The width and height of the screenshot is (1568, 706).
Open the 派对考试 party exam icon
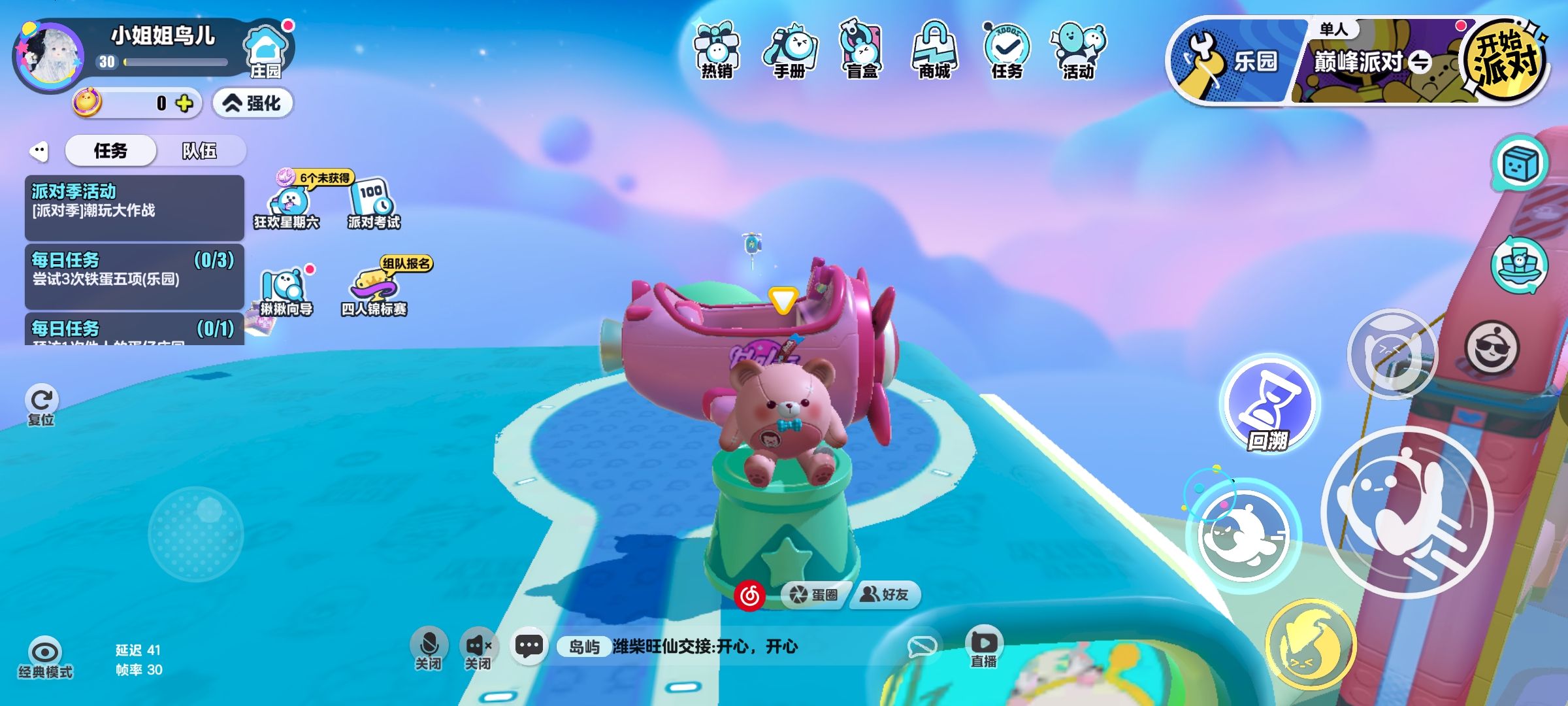click(373, 204)
